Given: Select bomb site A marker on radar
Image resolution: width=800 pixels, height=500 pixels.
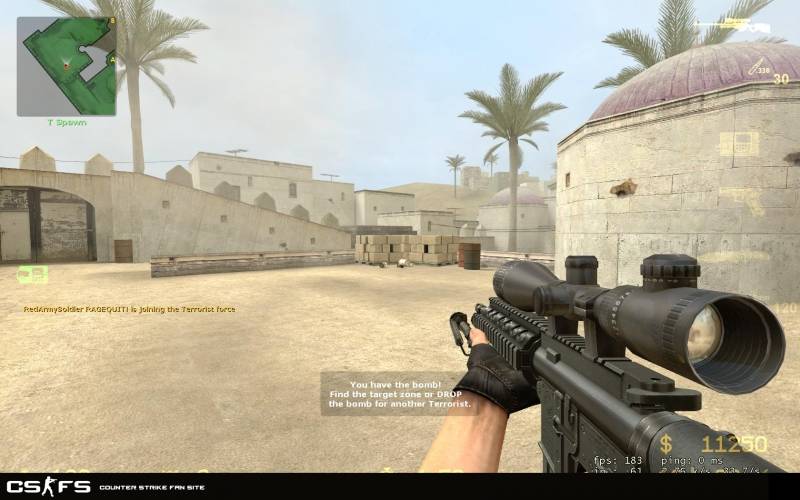Looking at the screenshot, I should point(112,60).
